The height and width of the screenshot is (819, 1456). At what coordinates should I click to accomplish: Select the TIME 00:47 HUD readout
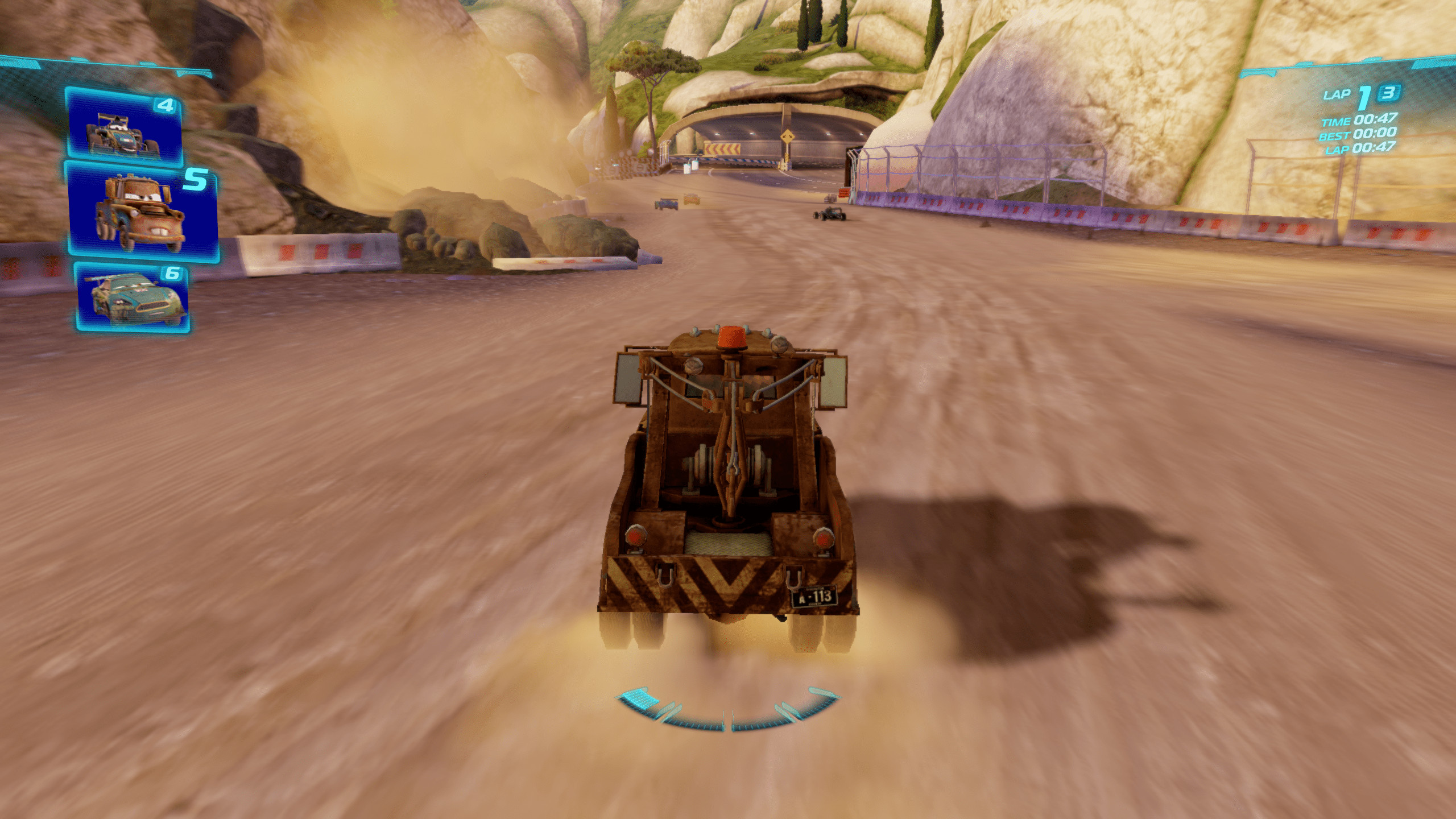pos(1359,121)
